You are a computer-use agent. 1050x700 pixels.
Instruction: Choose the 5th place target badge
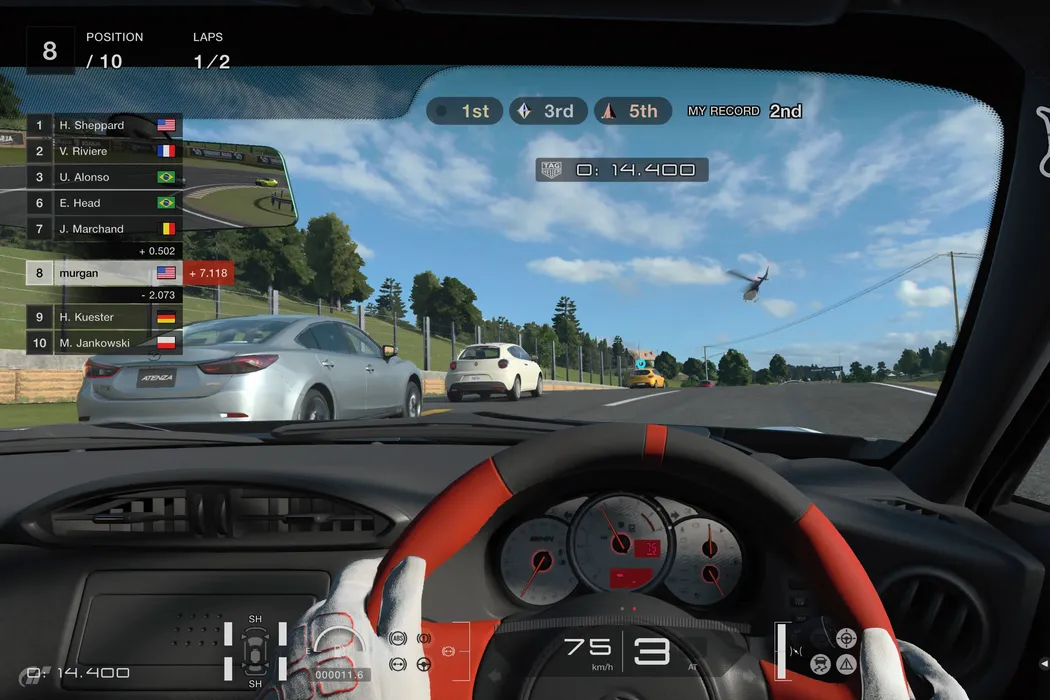631,111
